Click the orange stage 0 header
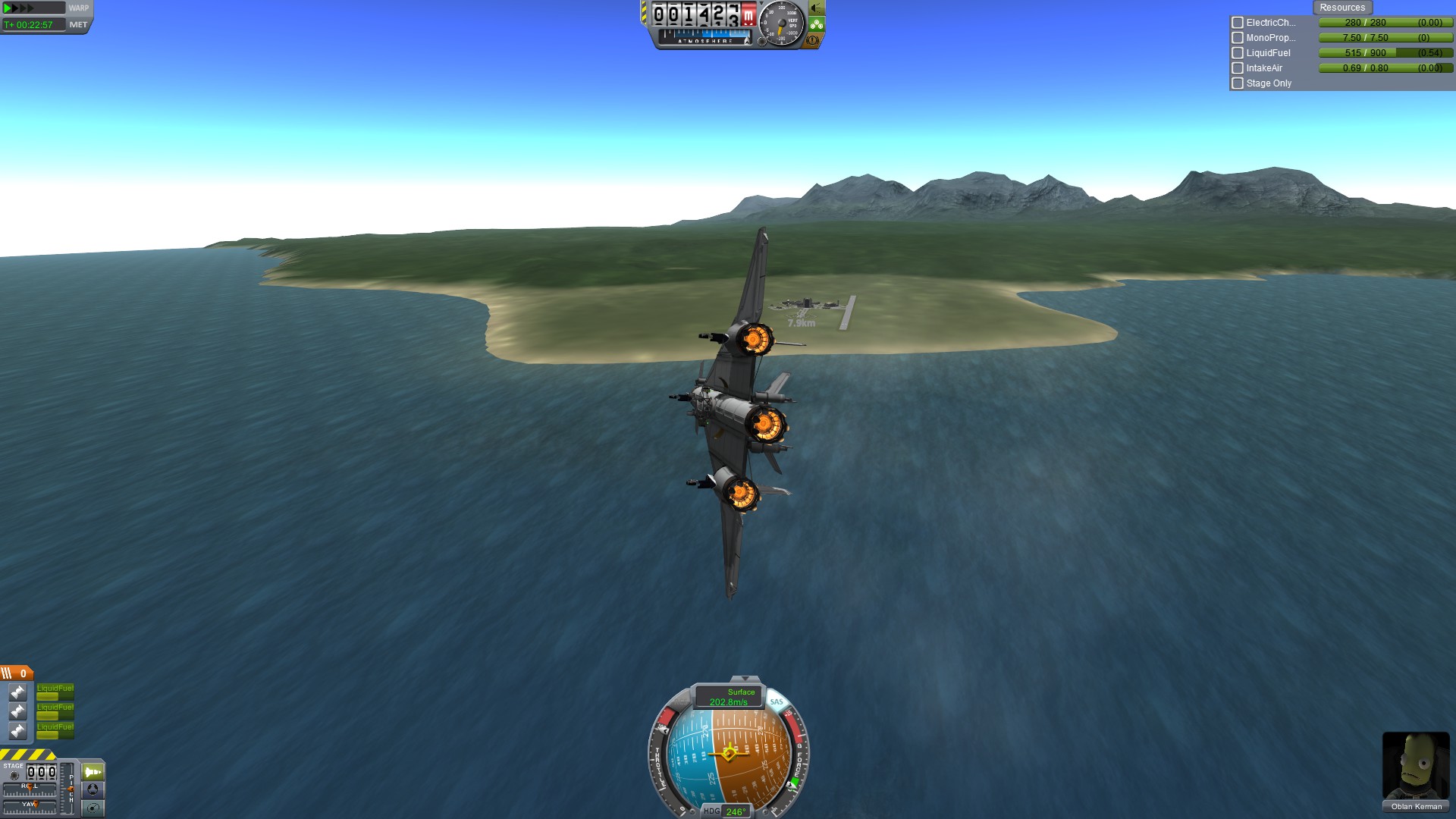 tap(16, 673)
